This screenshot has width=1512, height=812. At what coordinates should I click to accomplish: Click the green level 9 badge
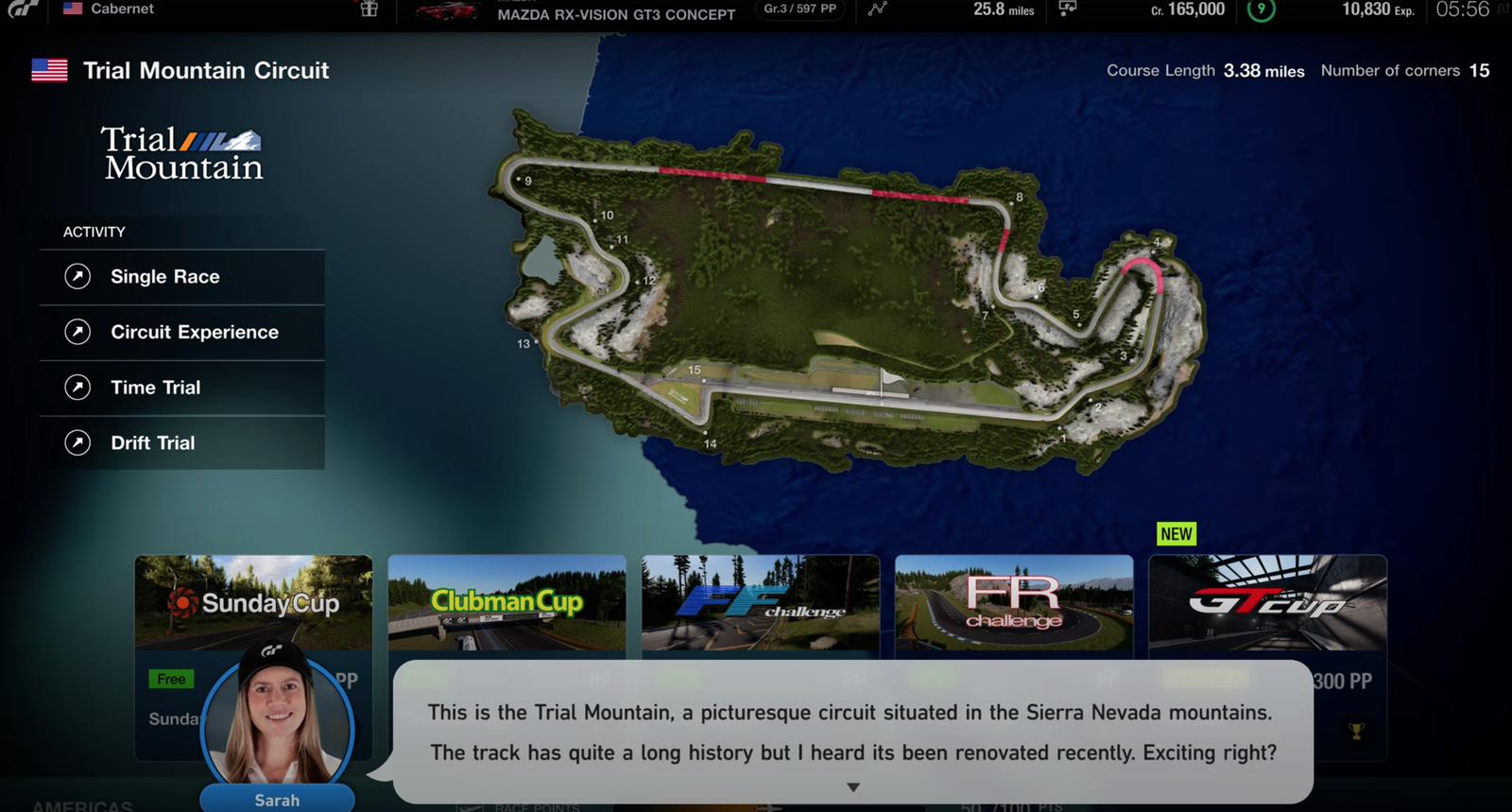tap(1261, 9)
